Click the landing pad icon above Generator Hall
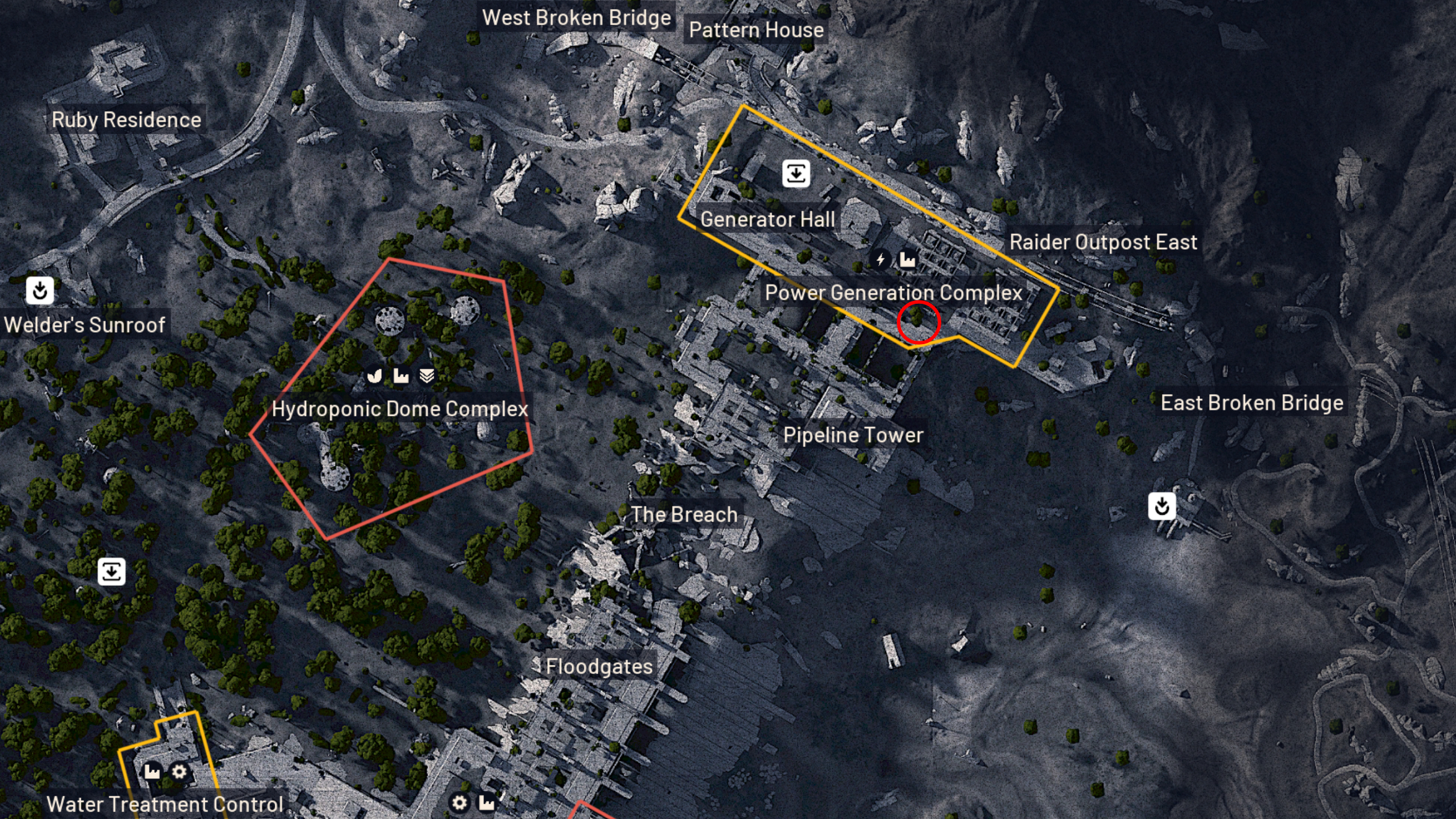This screenshot has height=819, width=1456. pyautogui.click(x=796, y=174)
